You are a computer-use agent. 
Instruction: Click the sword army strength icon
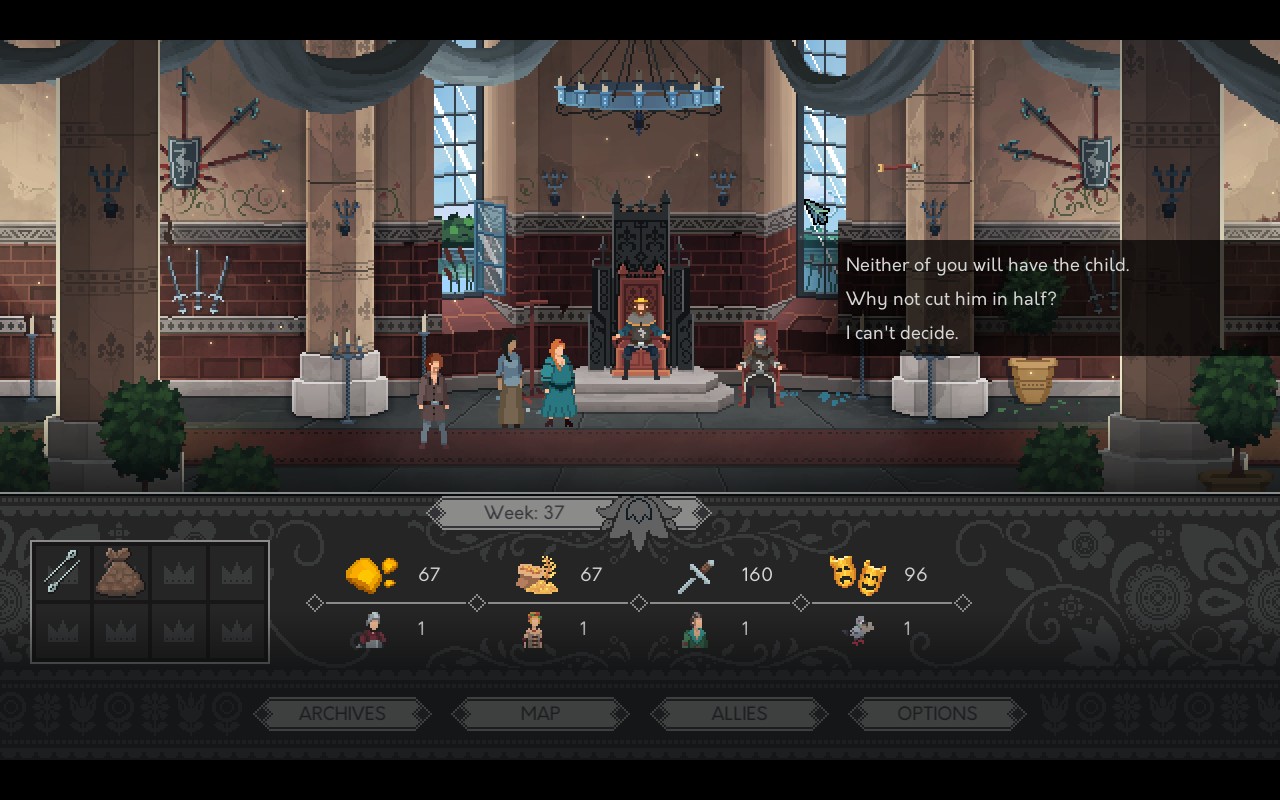(695, 576)
